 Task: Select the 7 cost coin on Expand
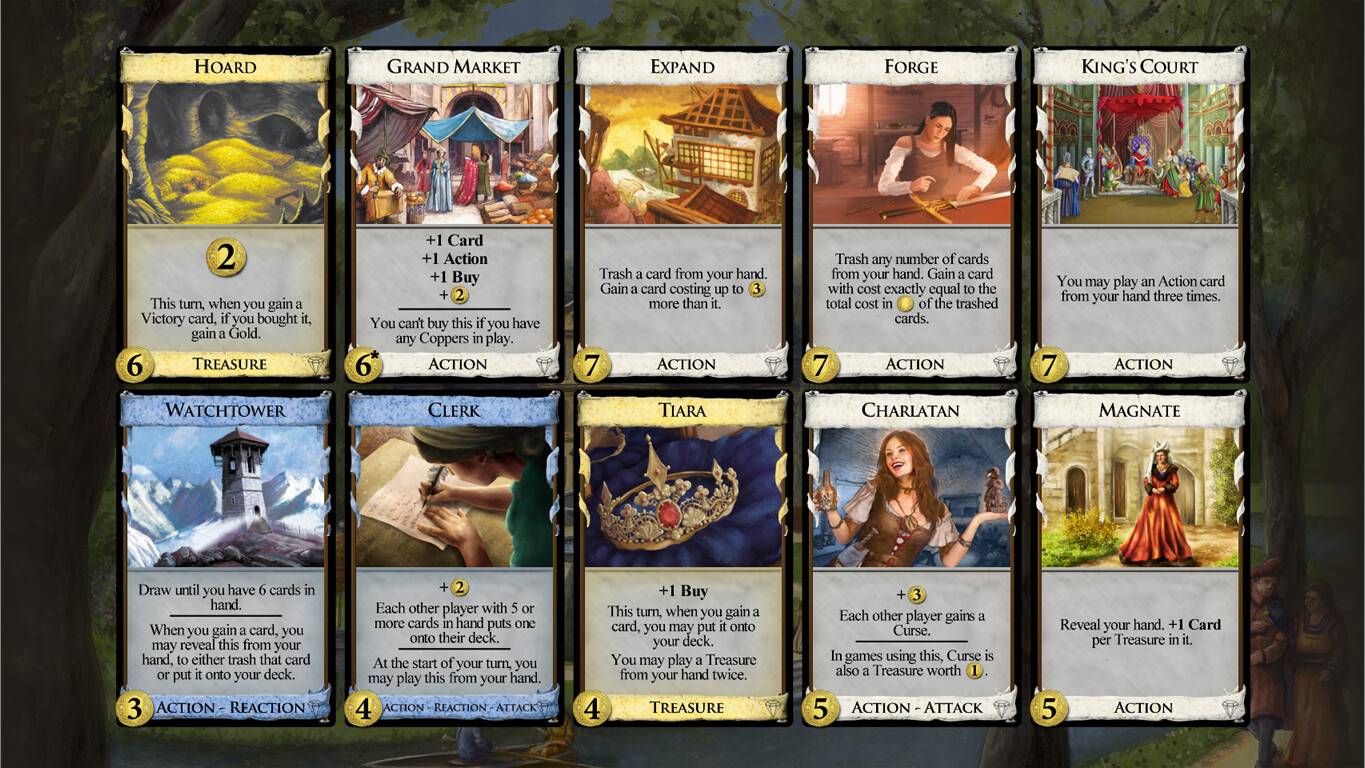(x=591, y=364)
